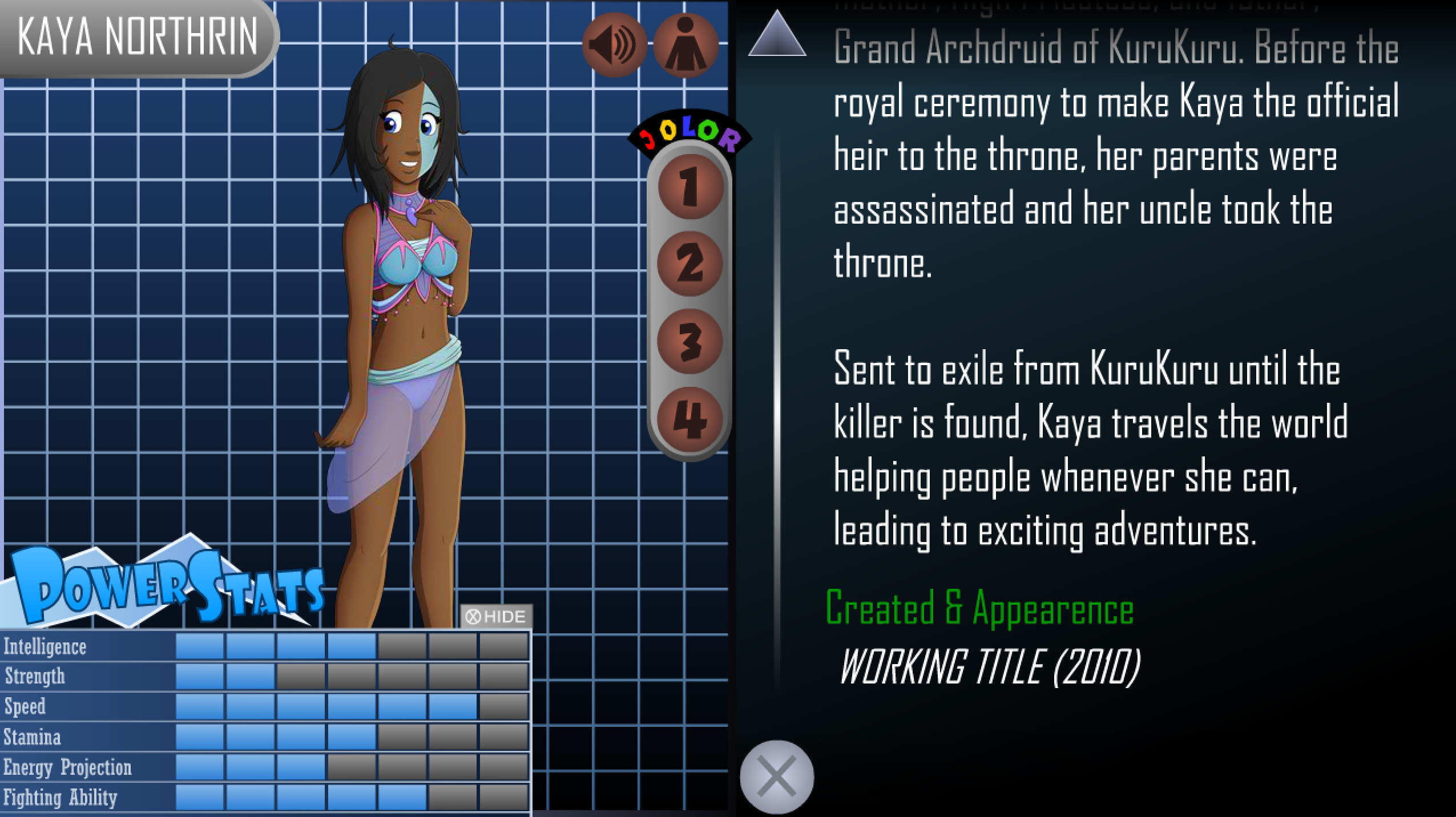The image size is (1456, 817).
Task: Close the biography panel with the X button
Action: tap(777, 776)
